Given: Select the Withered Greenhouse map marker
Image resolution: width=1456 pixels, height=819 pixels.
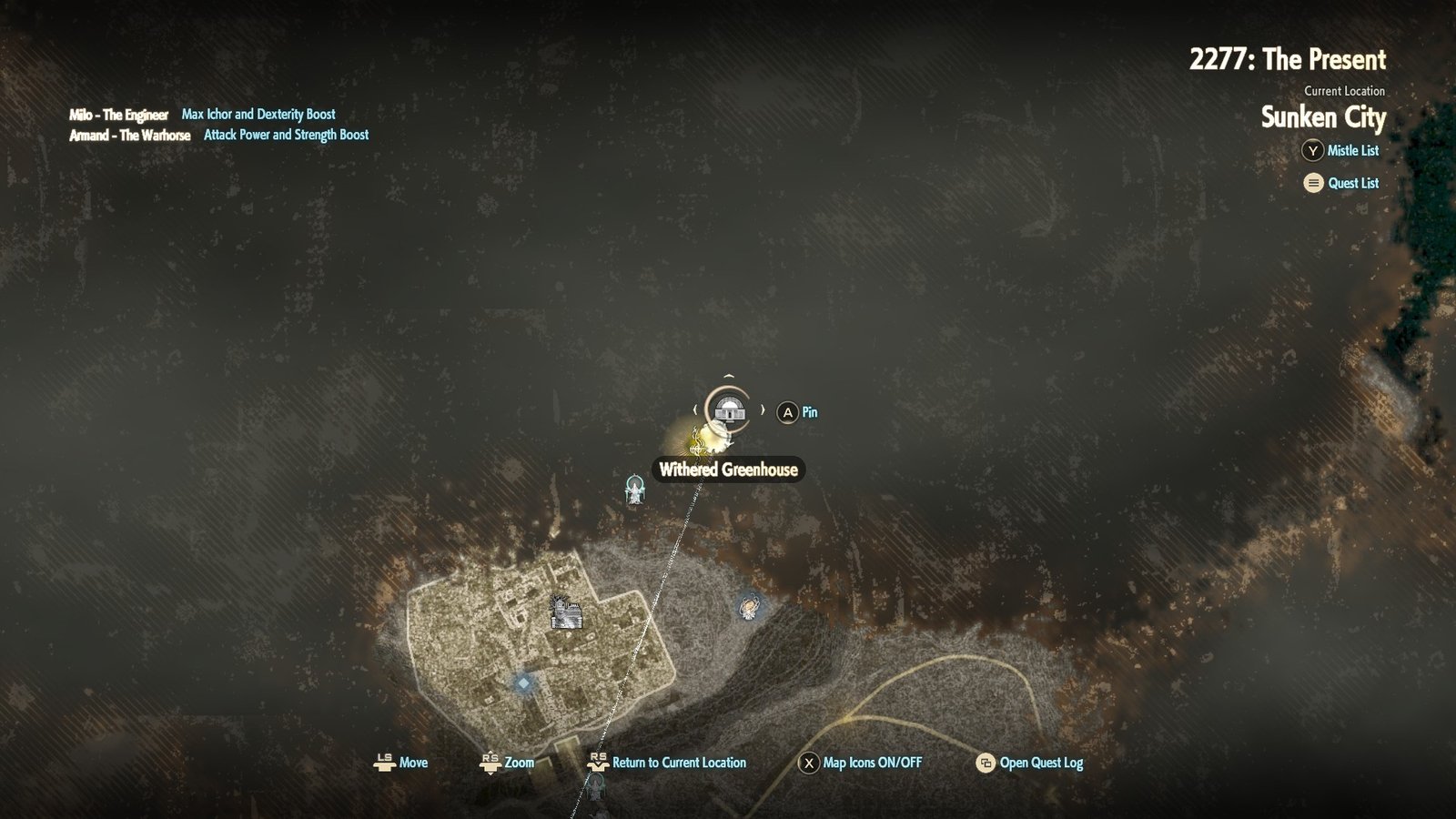Looking at the screenshot, I should 727,410.
